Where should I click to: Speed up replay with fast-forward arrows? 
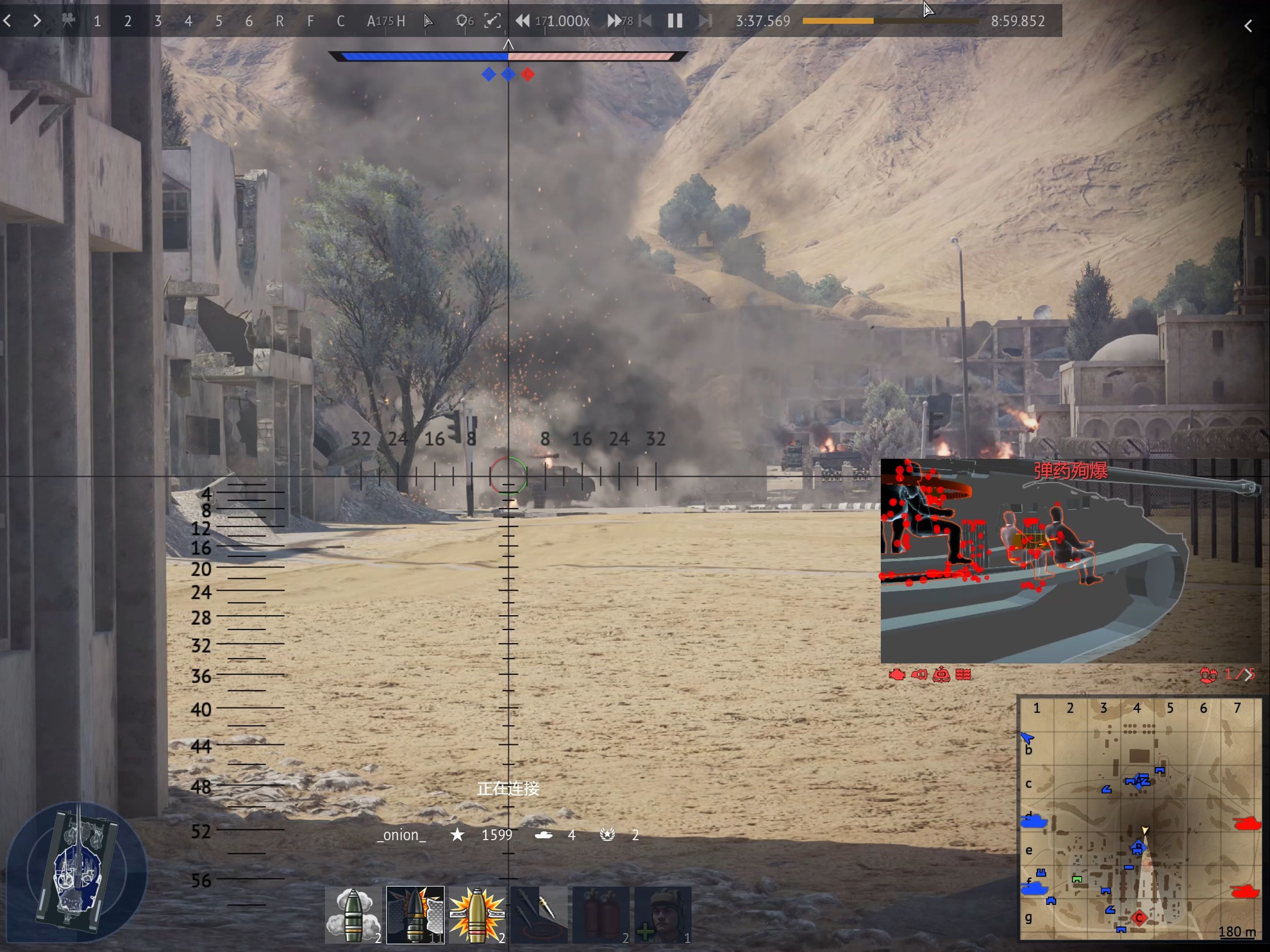click(614, 21)
